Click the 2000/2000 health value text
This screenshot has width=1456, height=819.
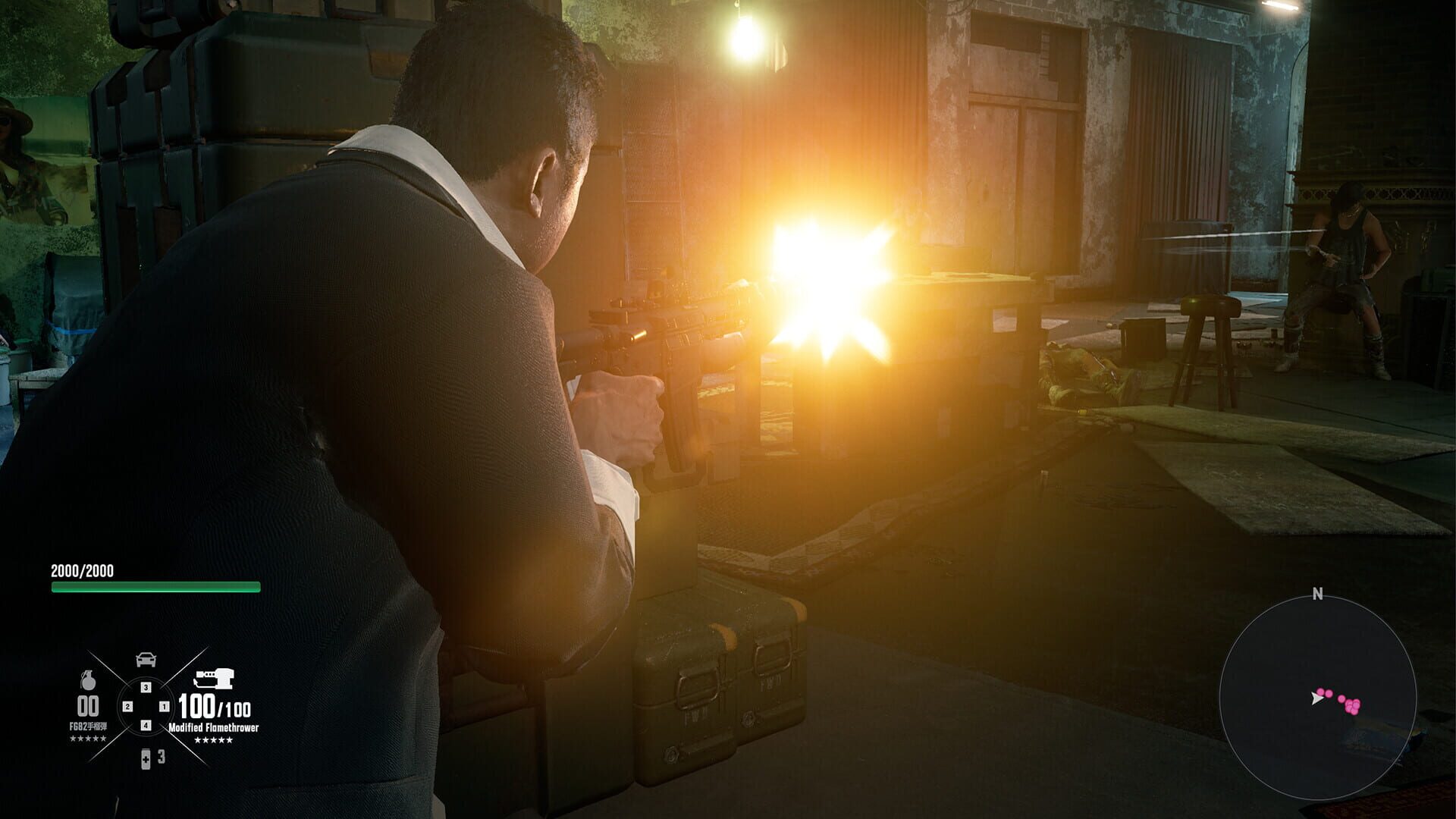point(83,570)
